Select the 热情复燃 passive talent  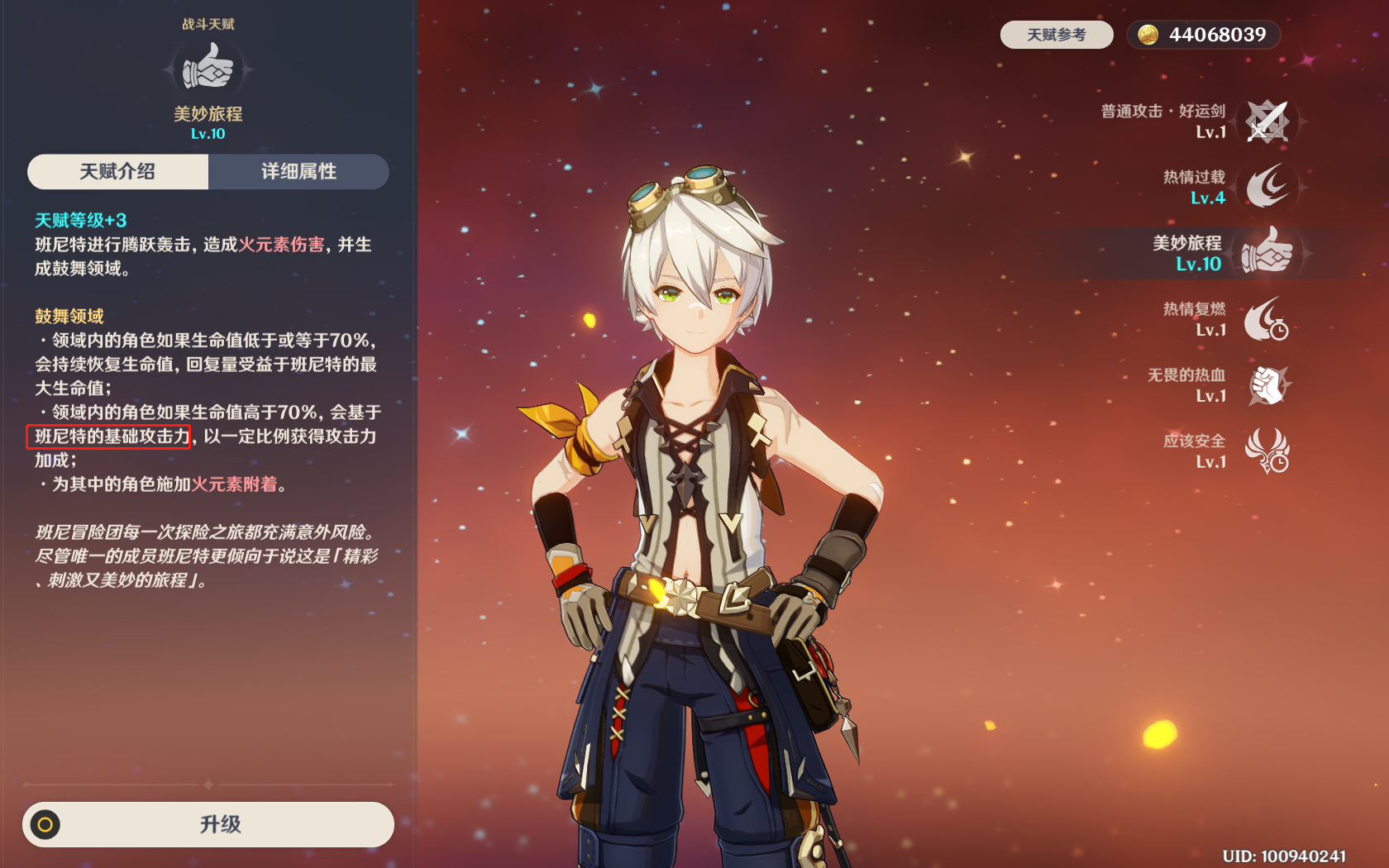(x=1267, y=319)
